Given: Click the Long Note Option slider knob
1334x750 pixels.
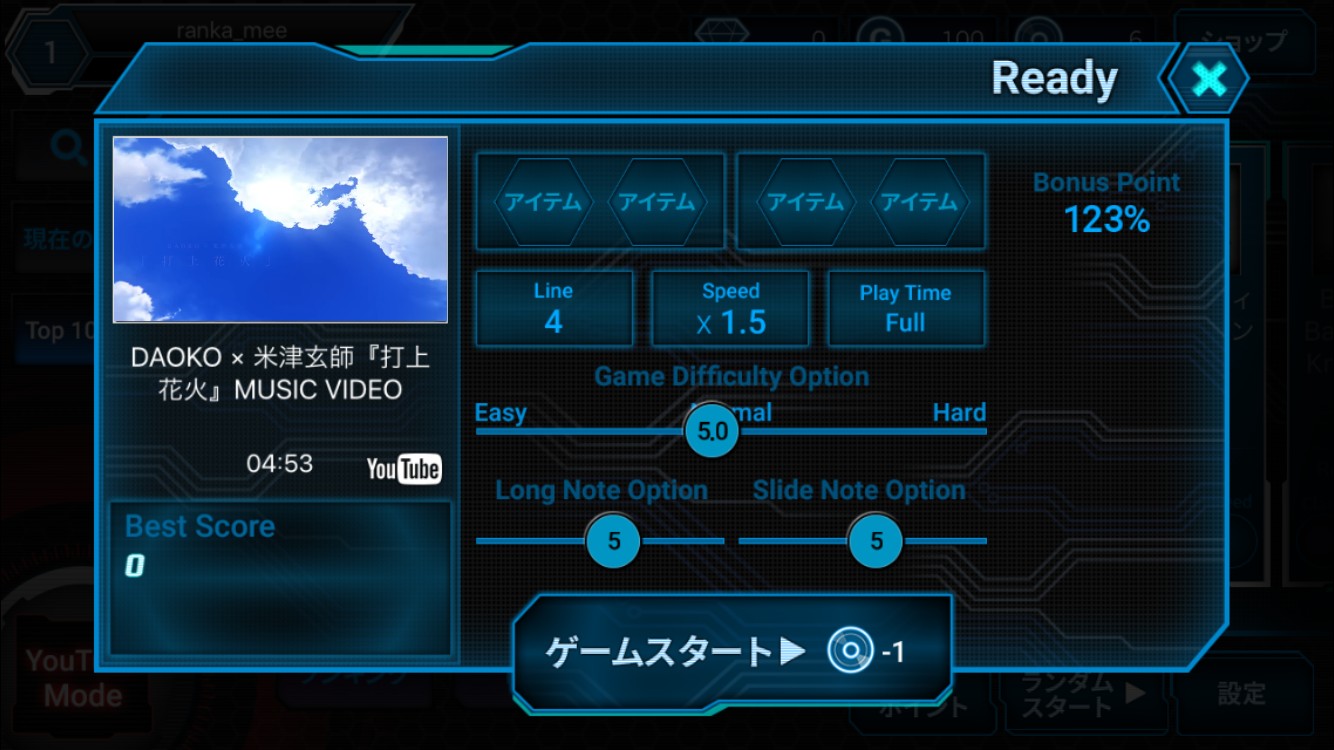Looking at the screenshot, I should pyautogui.click(x=614, y=541).
